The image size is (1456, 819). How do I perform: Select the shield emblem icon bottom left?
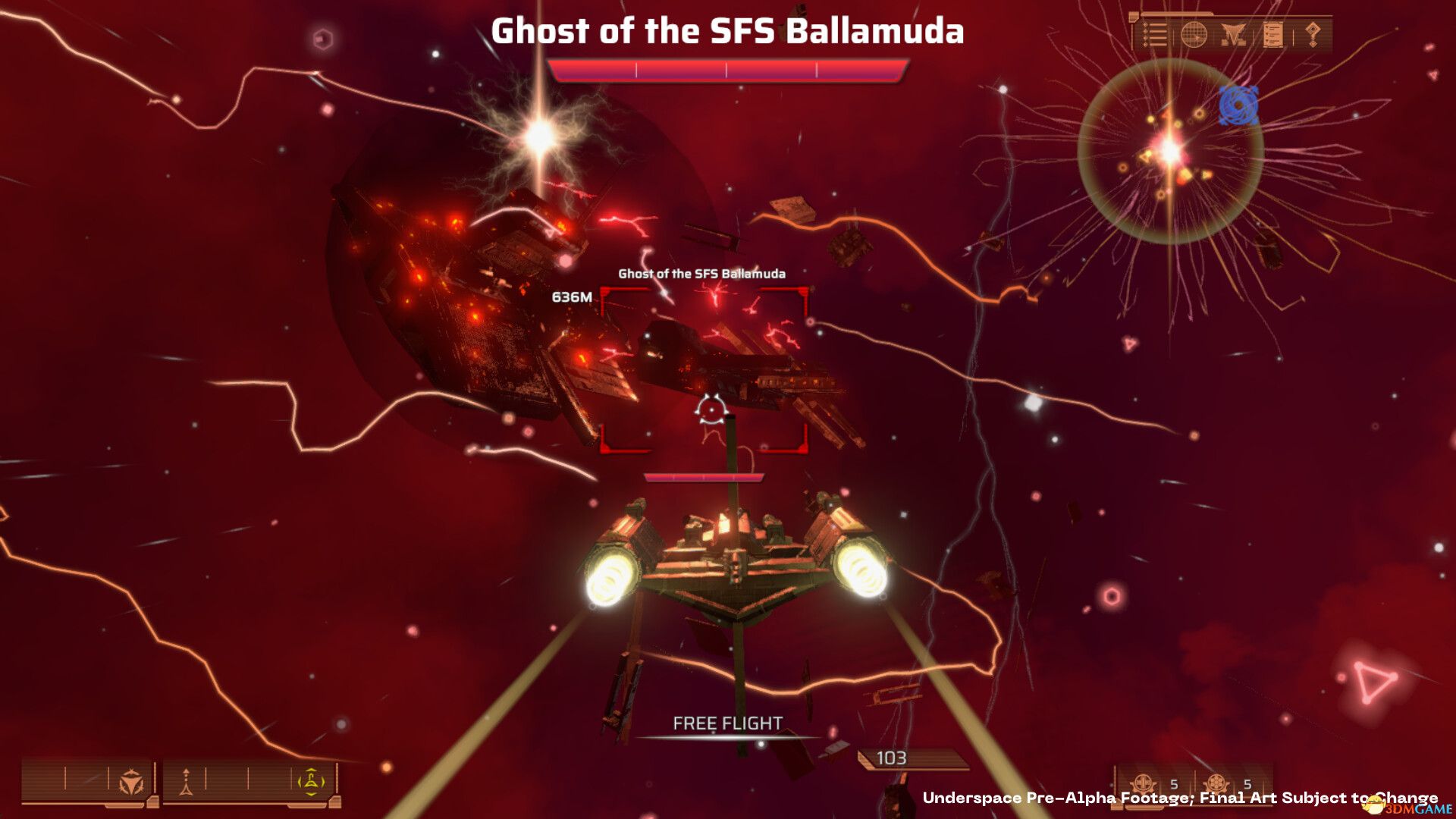130,782
